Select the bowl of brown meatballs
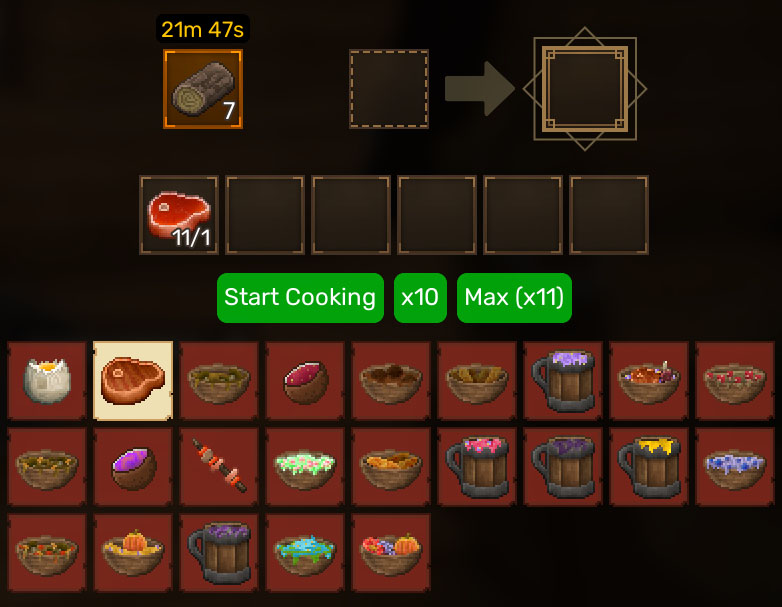The width and height of the screenshot is (782, 607). tap(391, 381)
